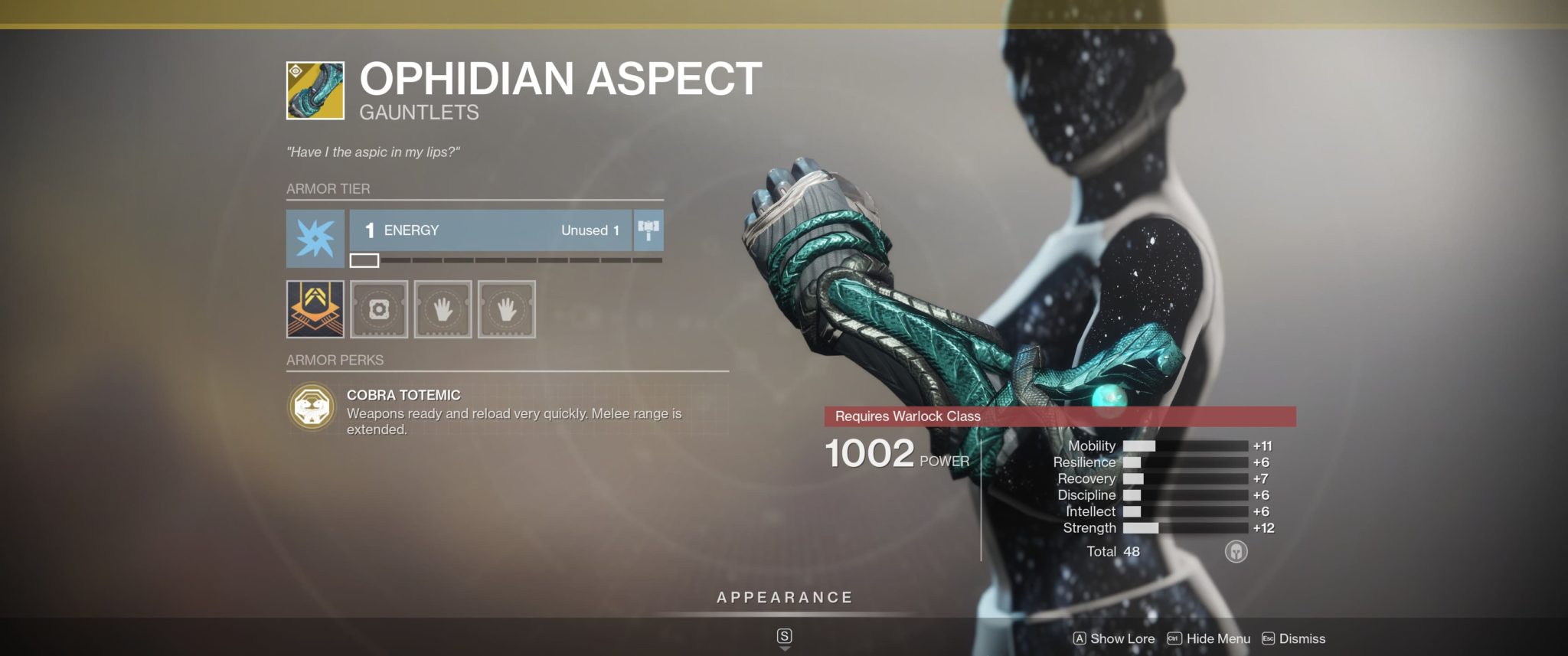This screenshot has width=1568, height=656.
Task: Select the gold armor mod socket icon
Action: pos(315,309)
